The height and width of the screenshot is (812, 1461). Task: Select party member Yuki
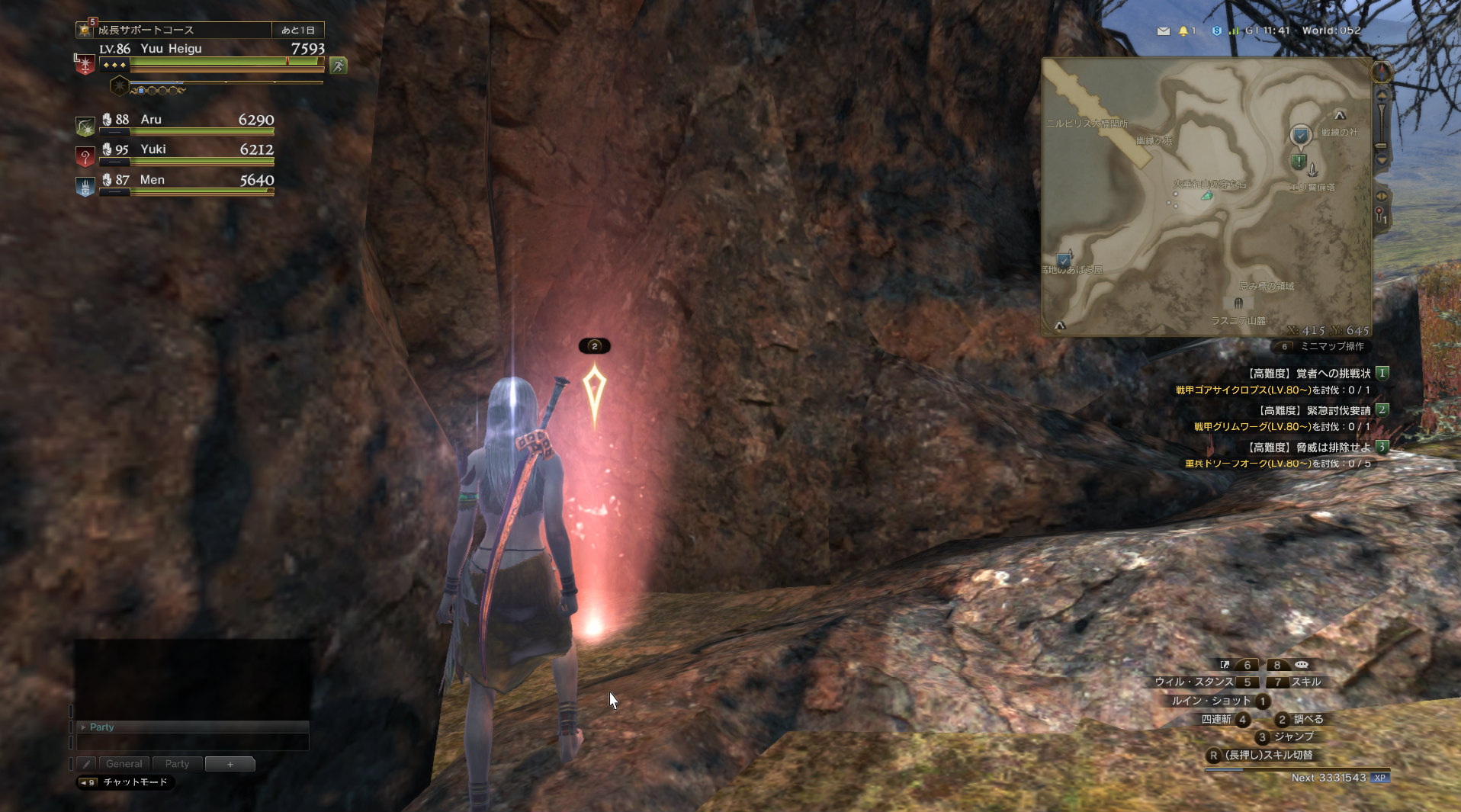point(175,151)
